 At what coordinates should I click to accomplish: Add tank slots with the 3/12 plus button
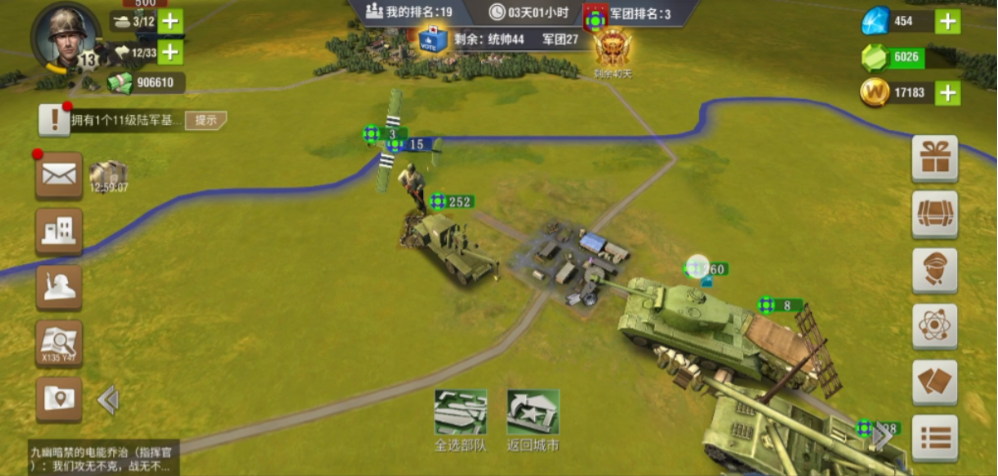171,21
